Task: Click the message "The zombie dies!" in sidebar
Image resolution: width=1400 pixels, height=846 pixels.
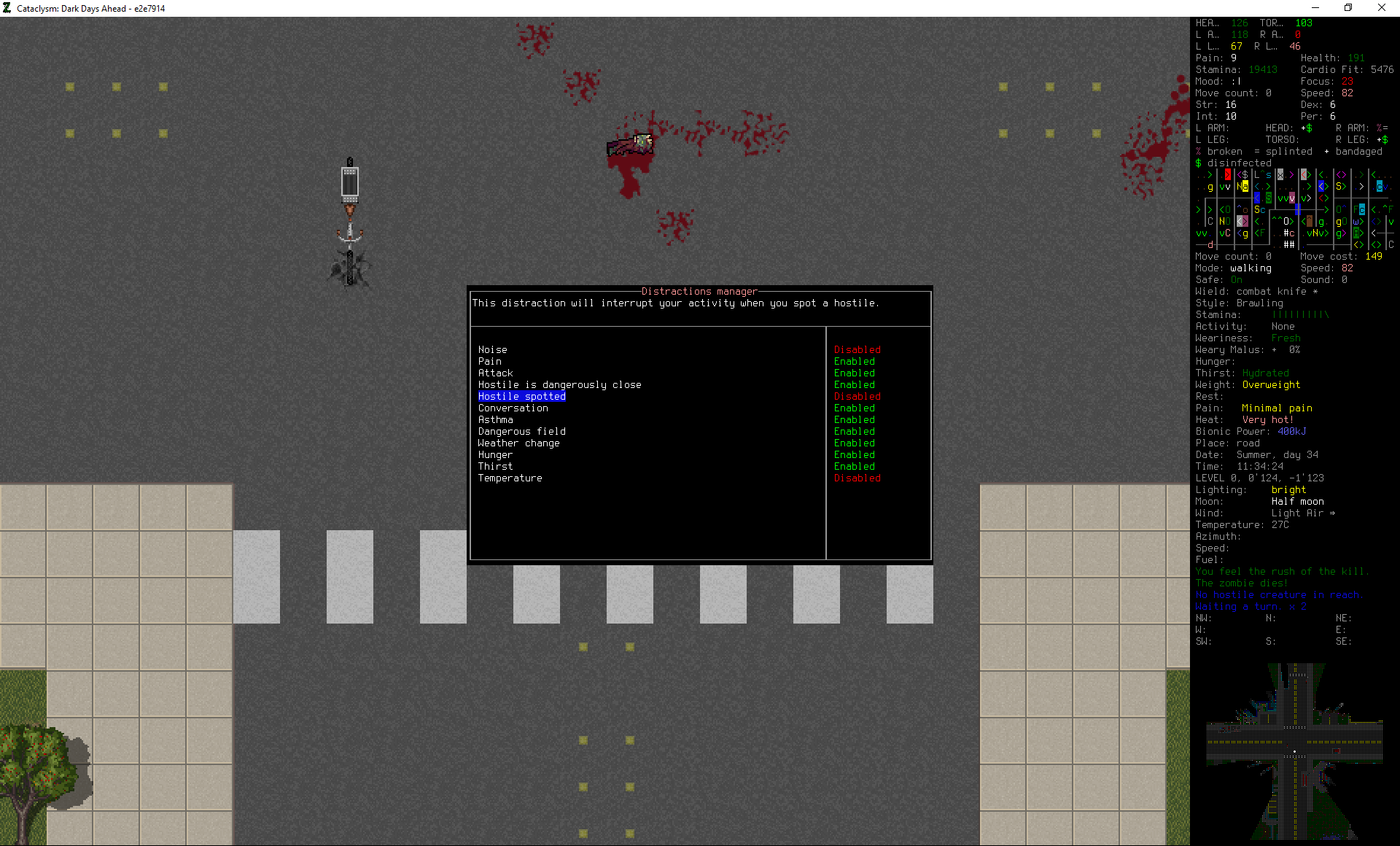Action: (x=1241, y=583)
